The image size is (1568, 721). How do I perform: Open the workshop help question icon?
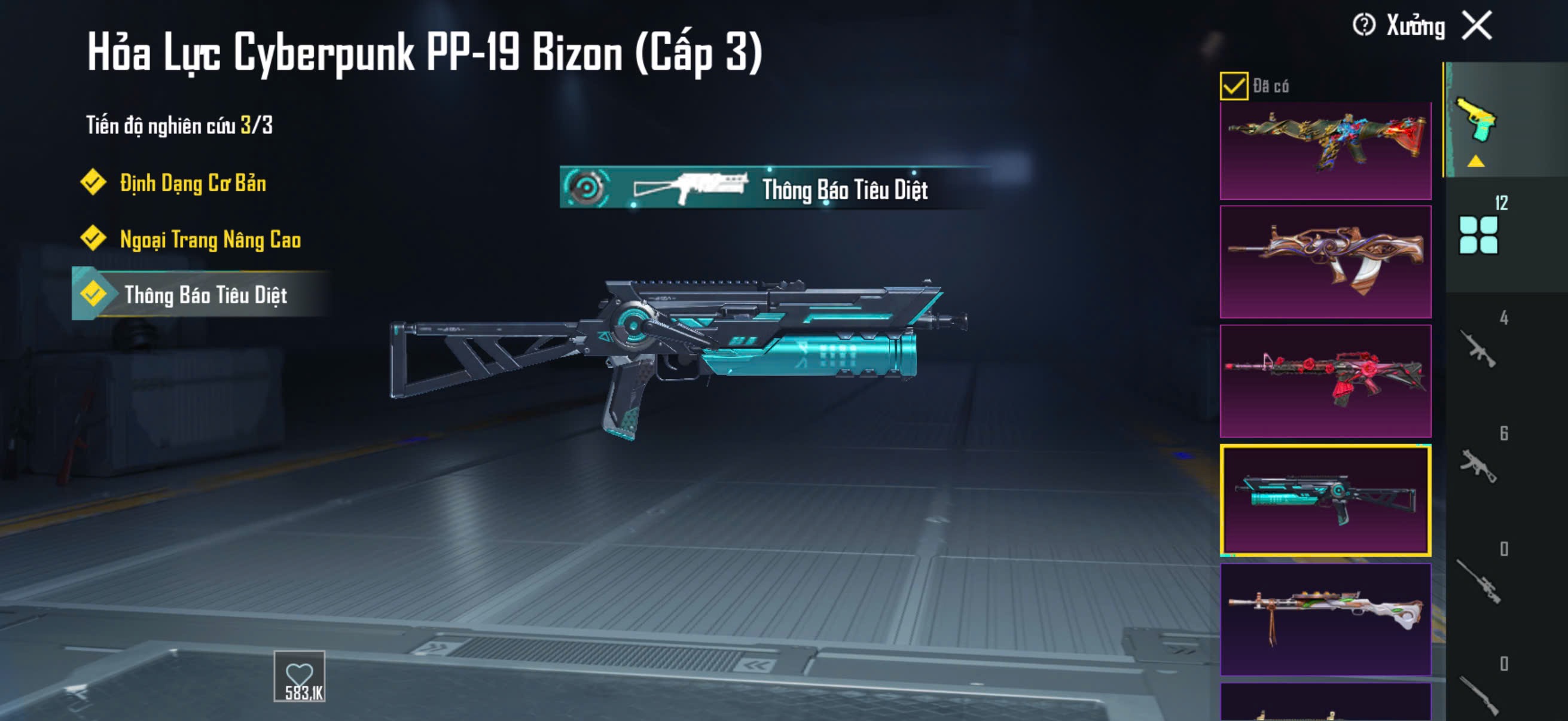pos(1363,26)
